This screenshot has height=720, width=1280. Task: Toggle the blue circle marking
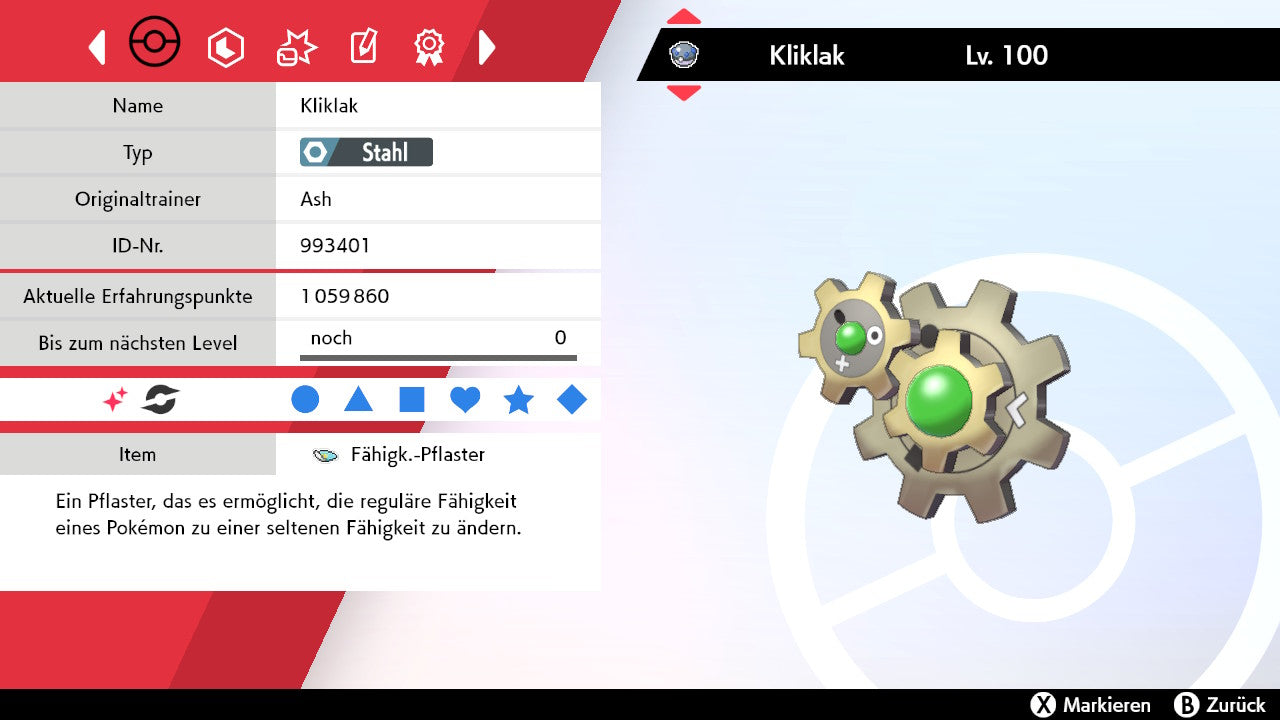tap(305, 400)
